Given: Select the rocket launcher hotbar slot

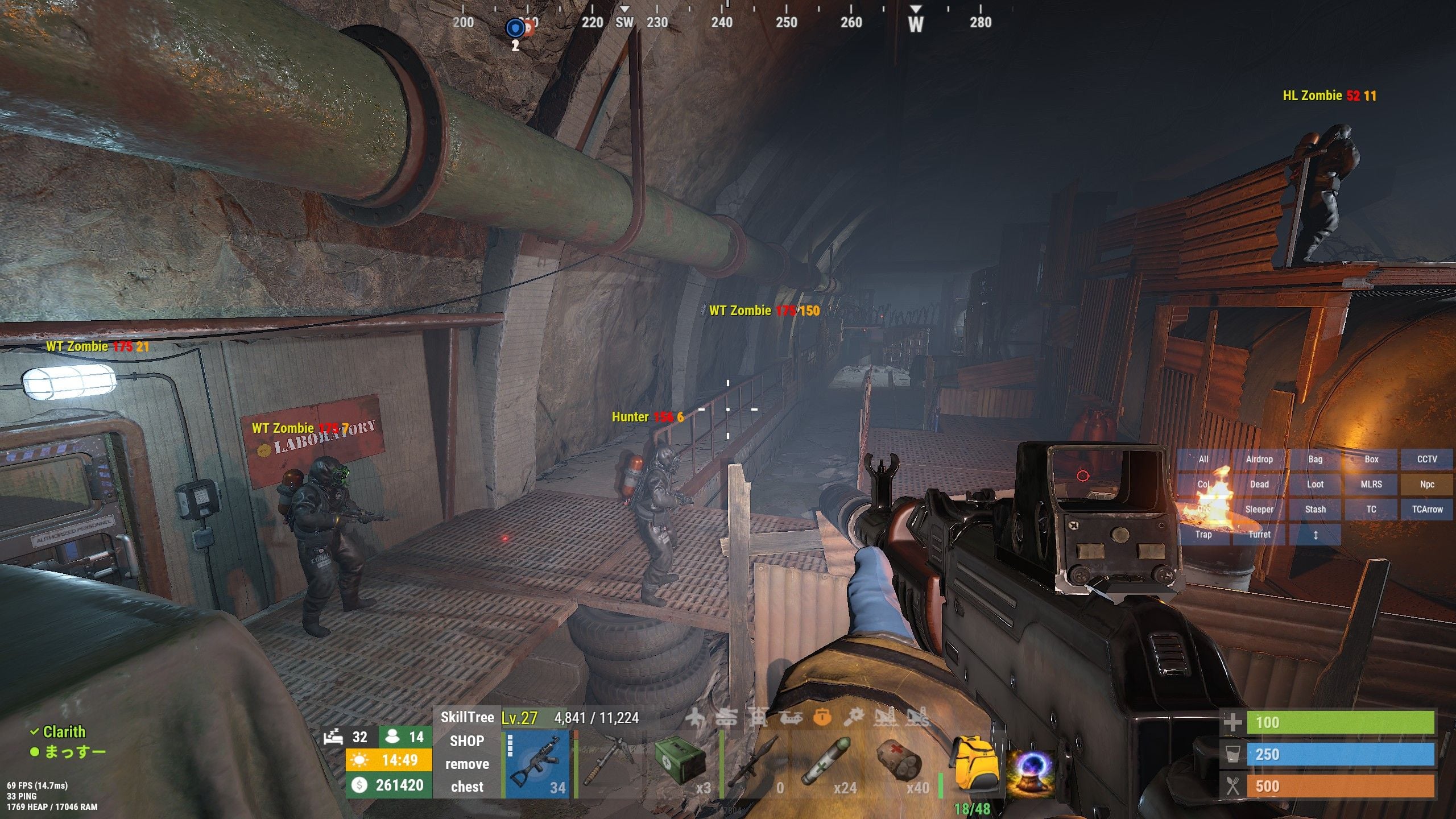Looking at the screenshot, I should point(755,765).
